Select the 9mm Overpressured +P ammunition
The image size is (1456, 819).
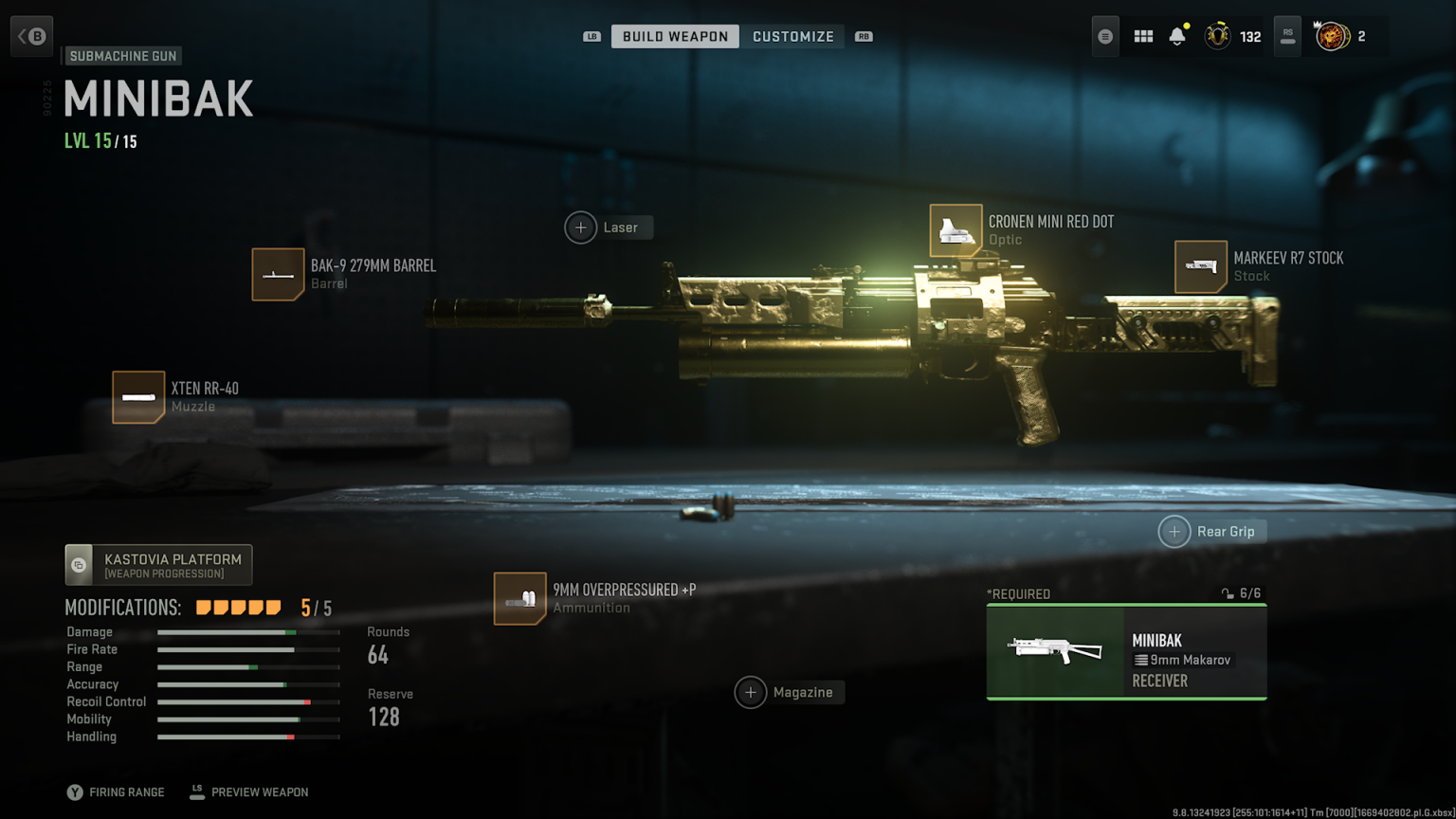click(x=519, y=599)
